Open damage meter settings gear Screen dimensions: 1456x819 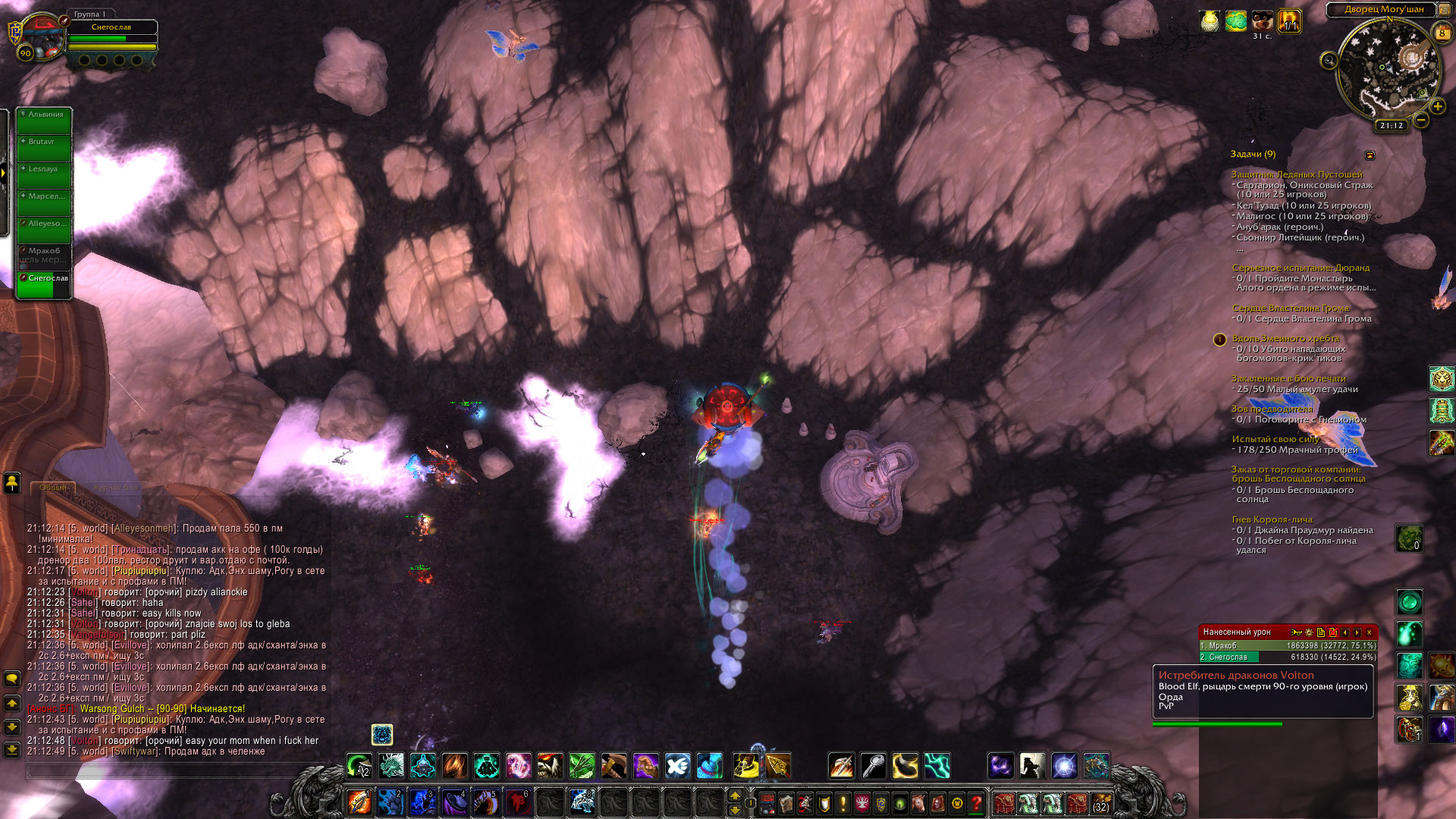(1308, 632)
